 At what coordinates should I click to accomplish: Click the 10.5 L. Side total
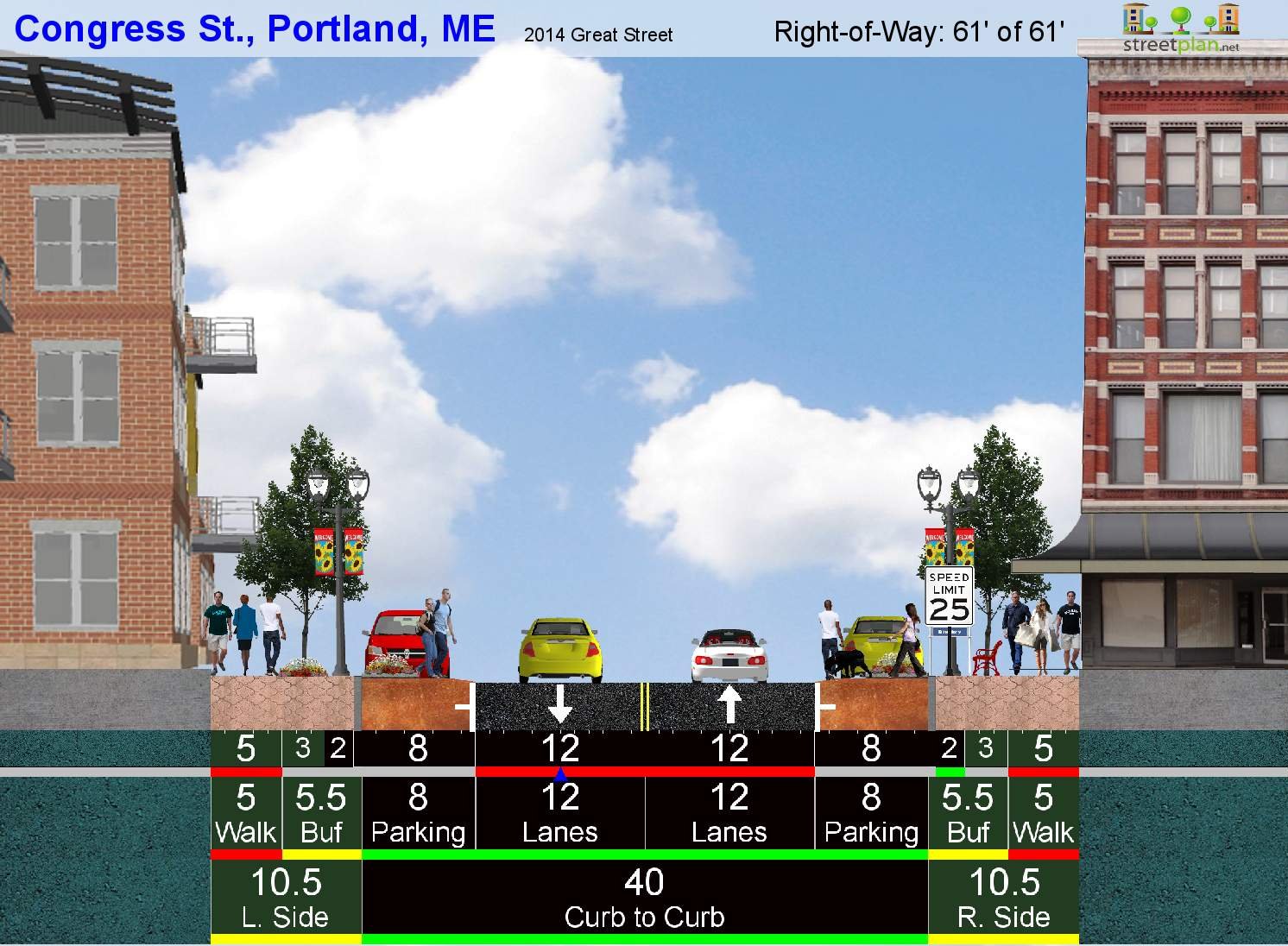[x=286, y=898]
